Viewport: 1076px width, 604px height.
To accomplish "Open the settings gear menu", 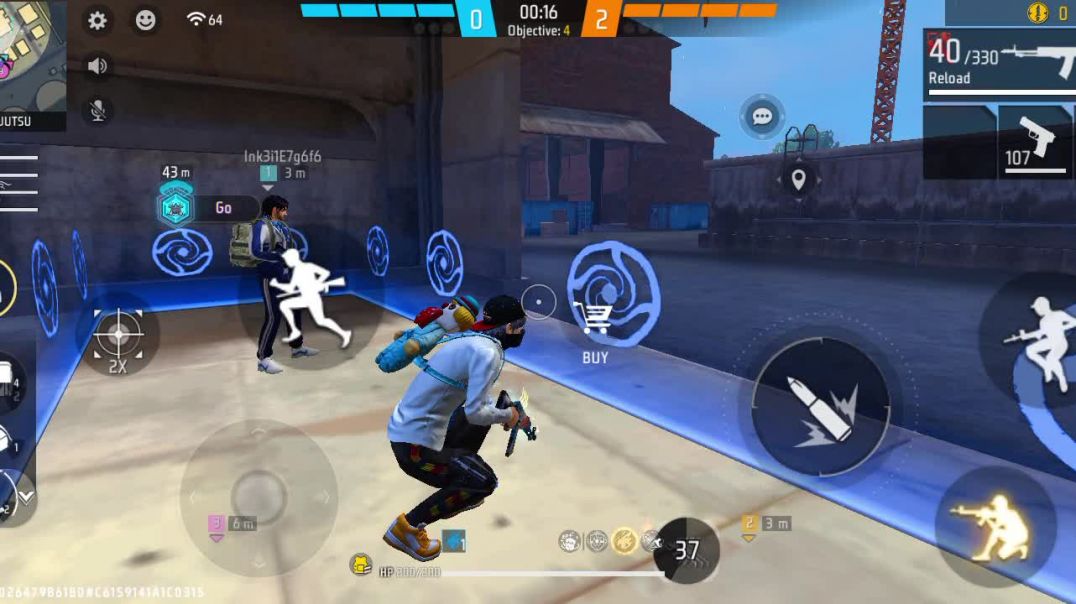I will (97, 20).
